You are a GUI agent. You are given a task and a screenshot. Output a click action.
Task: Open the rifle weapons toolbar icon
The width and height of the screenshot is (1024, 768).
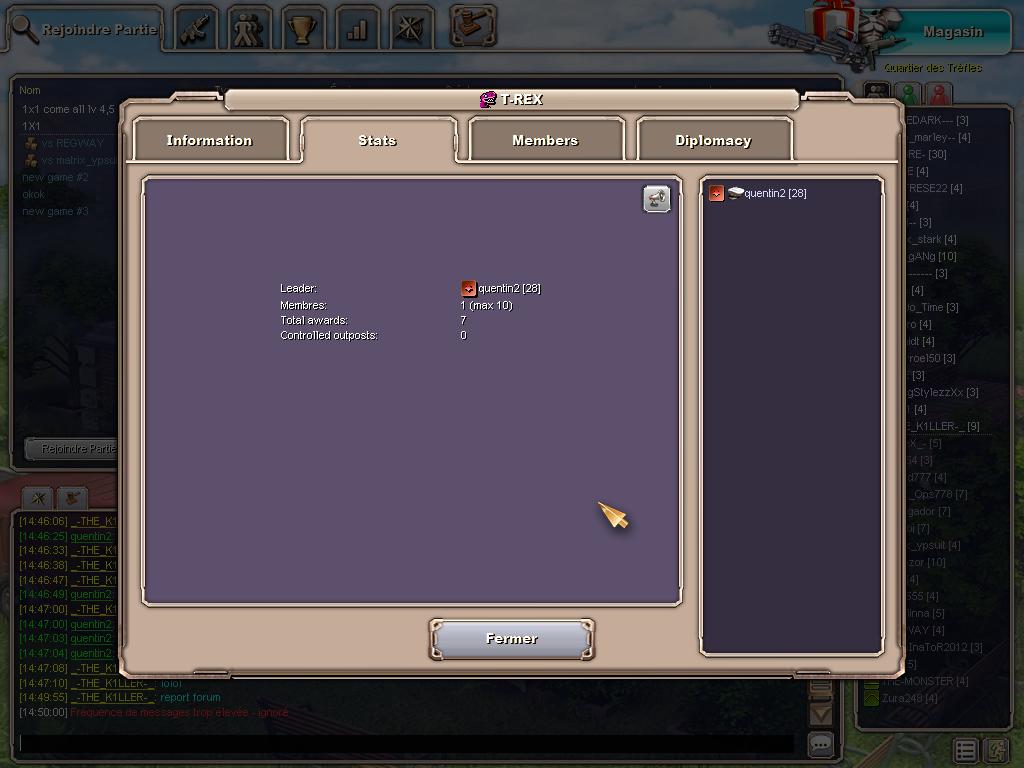[195, 29]
